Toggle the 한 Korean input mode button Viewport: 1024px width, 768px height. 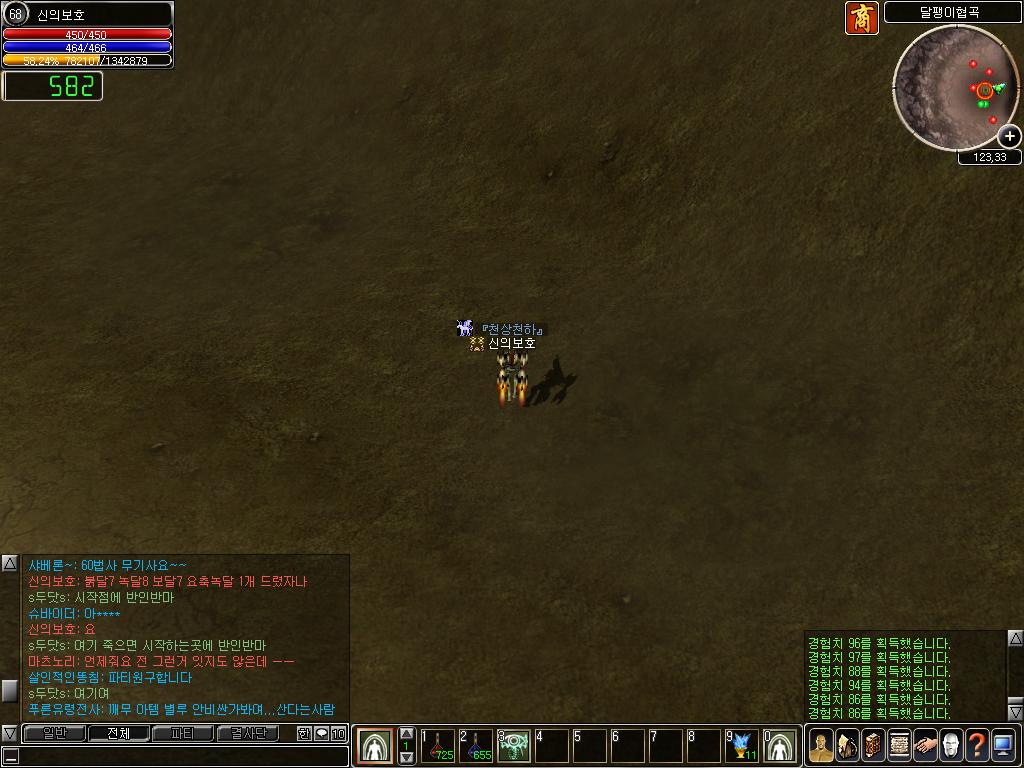[305, 733]
